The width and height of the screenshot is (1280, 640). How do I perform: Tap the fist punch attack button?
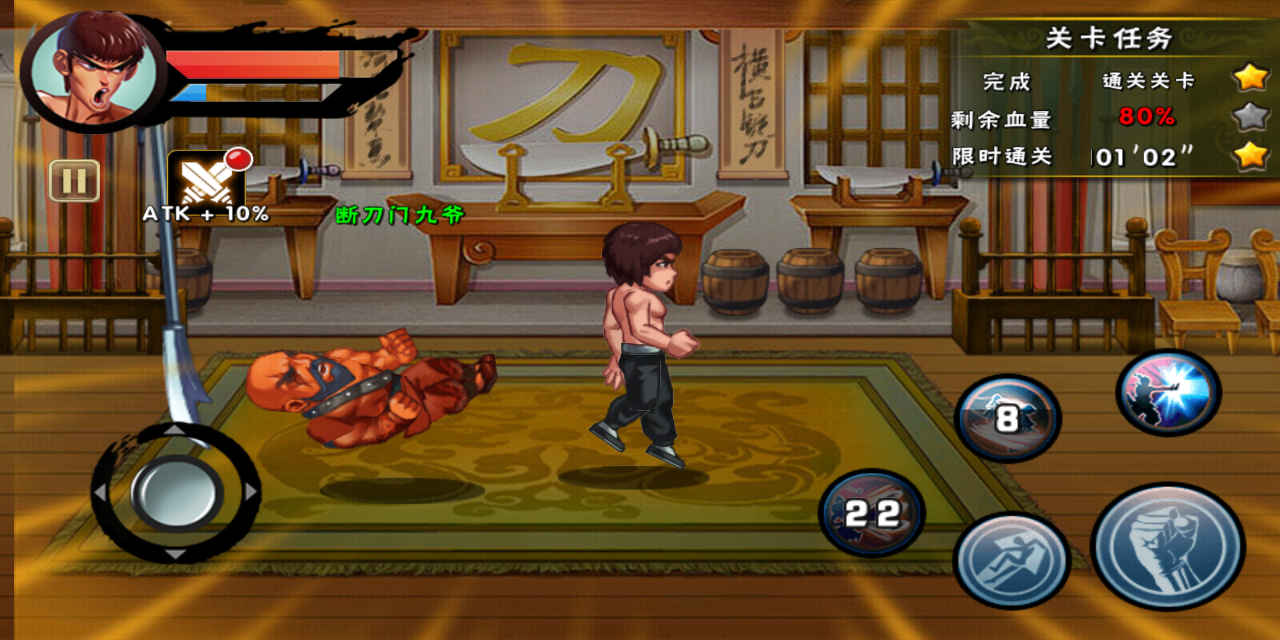coord(1167,546)
